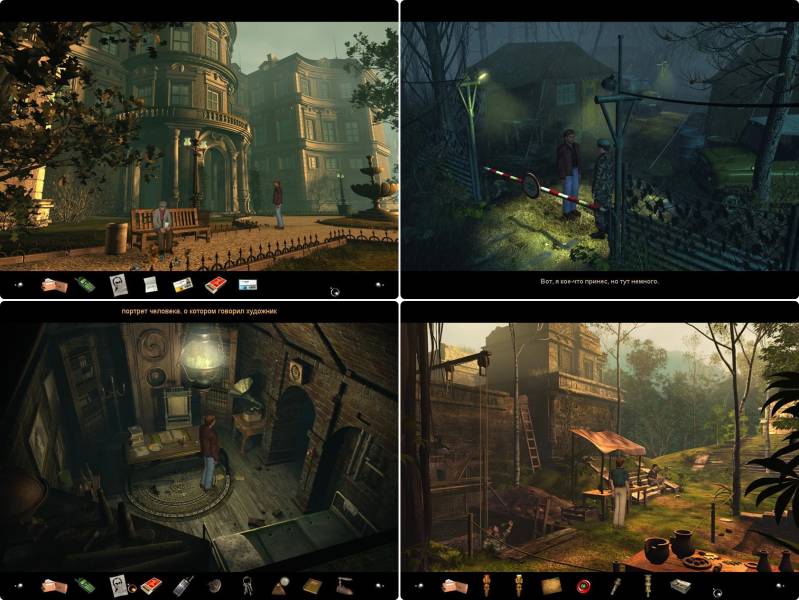Select the walkie-talkie radio in inventory
The width and height of the screenshot is (799, 600).
point(182,586)
